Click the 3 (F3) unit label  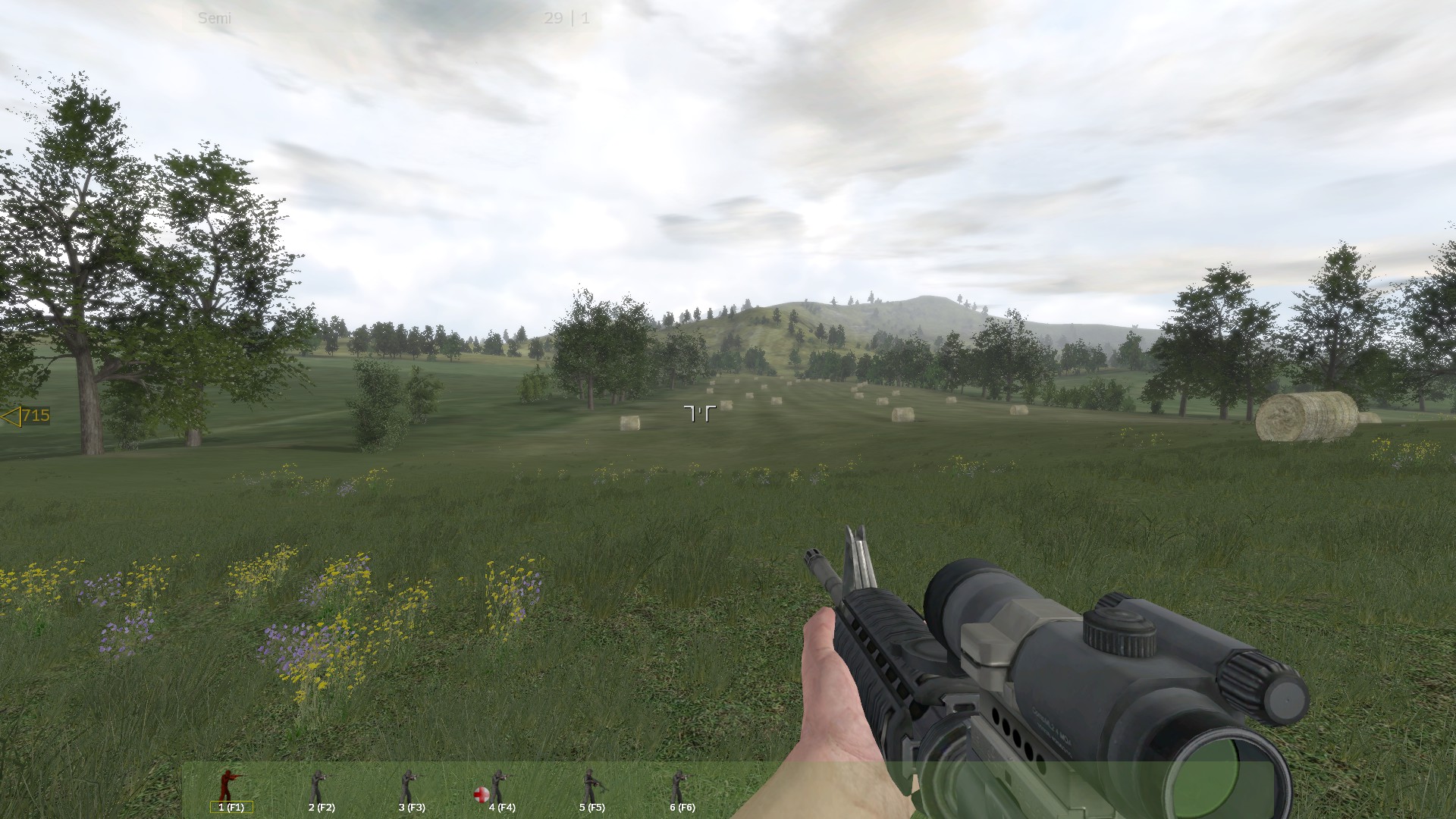410,808
